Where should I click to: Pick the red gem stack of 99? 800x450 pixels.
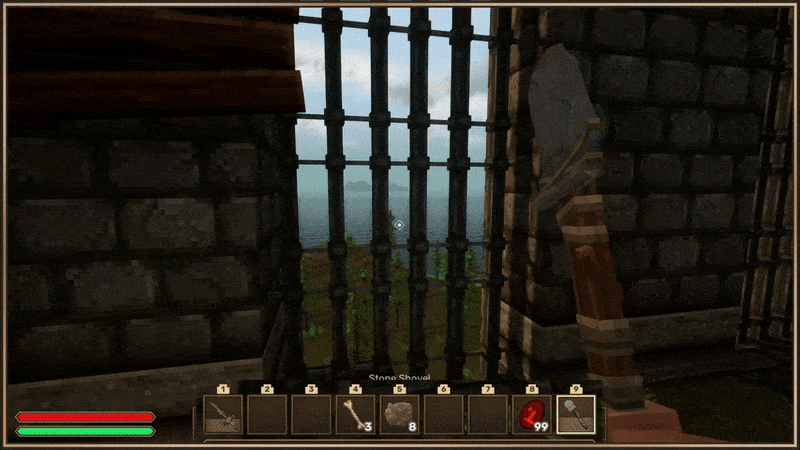pyautogui.click(x=531, y=414)
